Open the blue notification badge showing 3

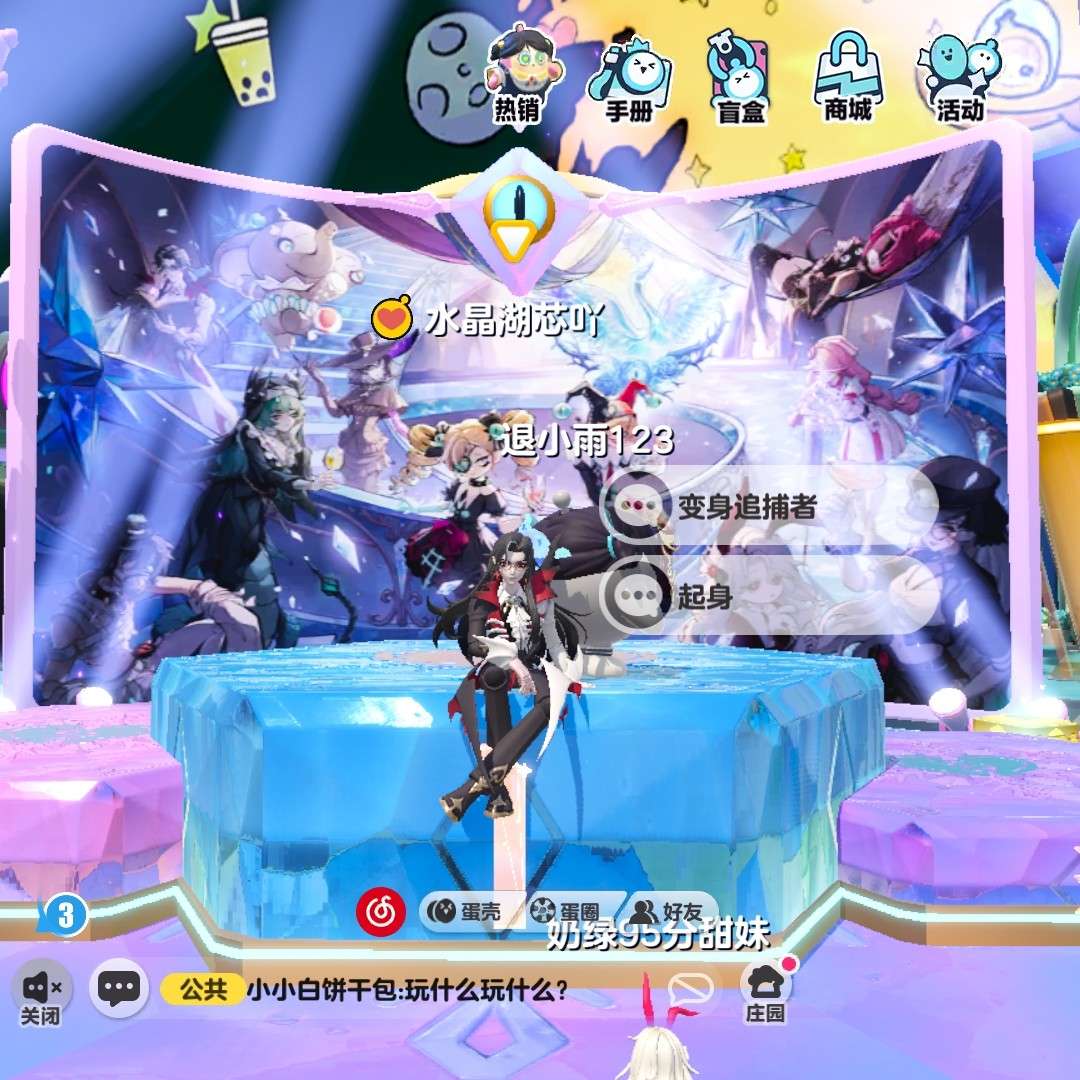66,916
